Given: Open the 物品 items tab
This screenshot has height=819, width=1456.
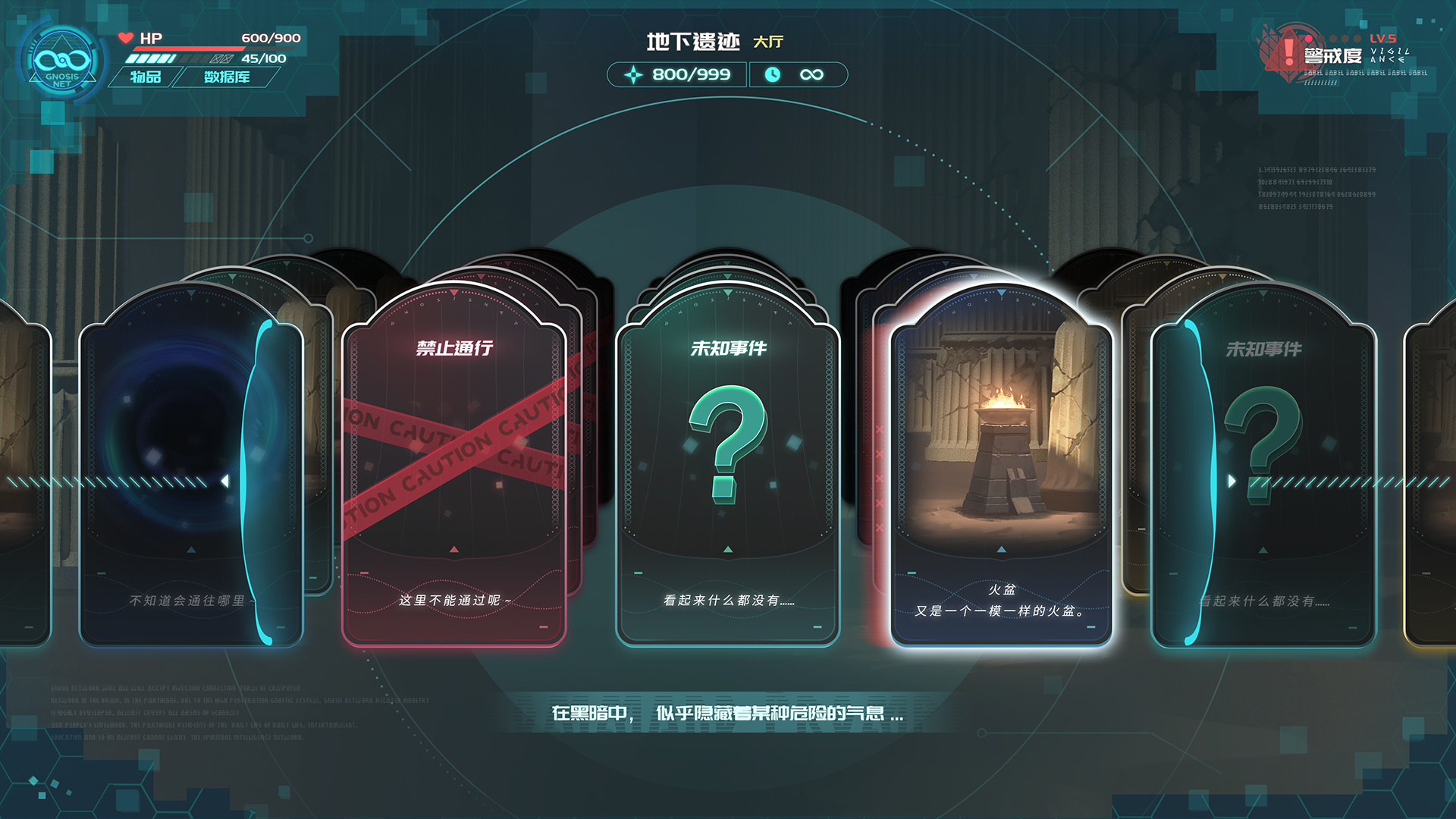Looking at the screenshot, I should [147, 77].
